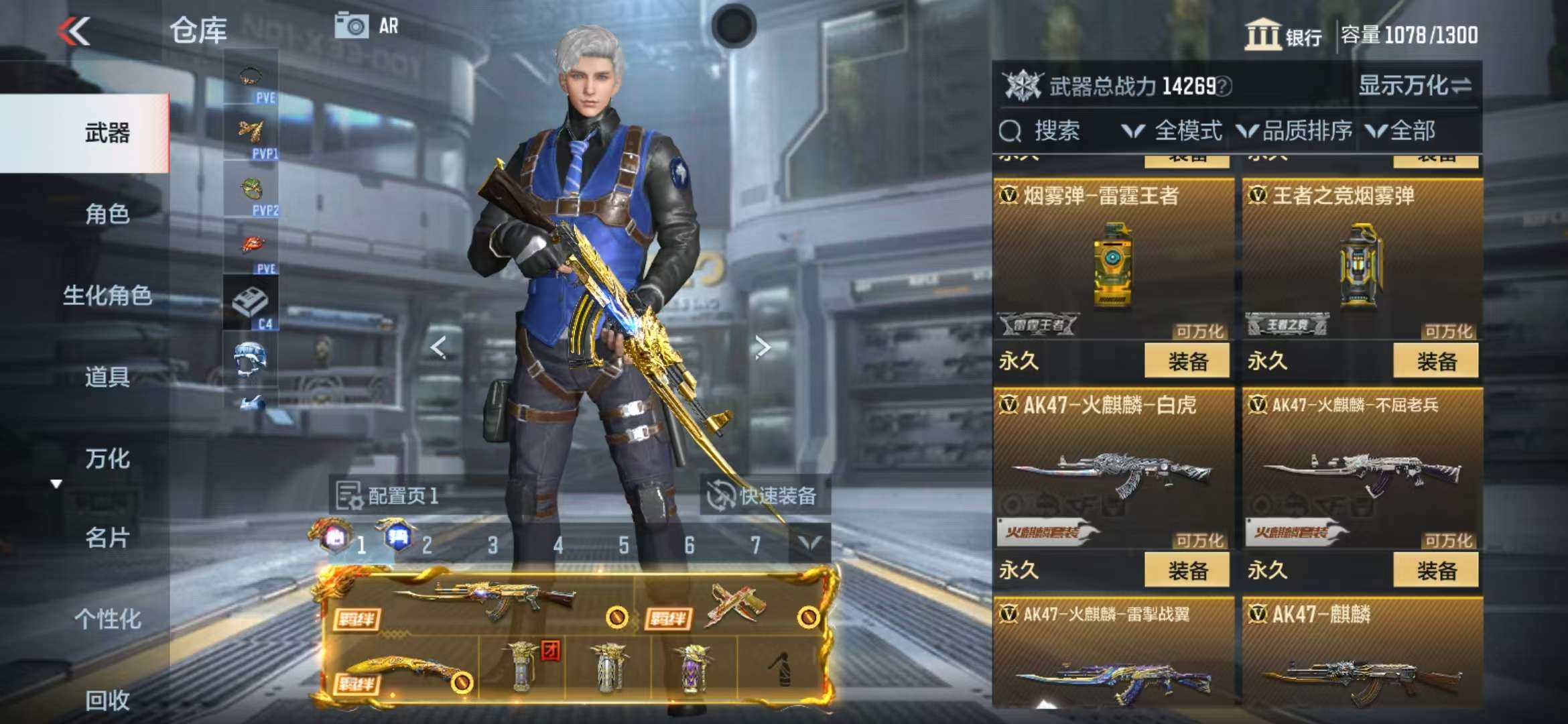The image size is (1568, 724).
Task: Switch to the 角色 tab
Action: click(x=107, y=214)
